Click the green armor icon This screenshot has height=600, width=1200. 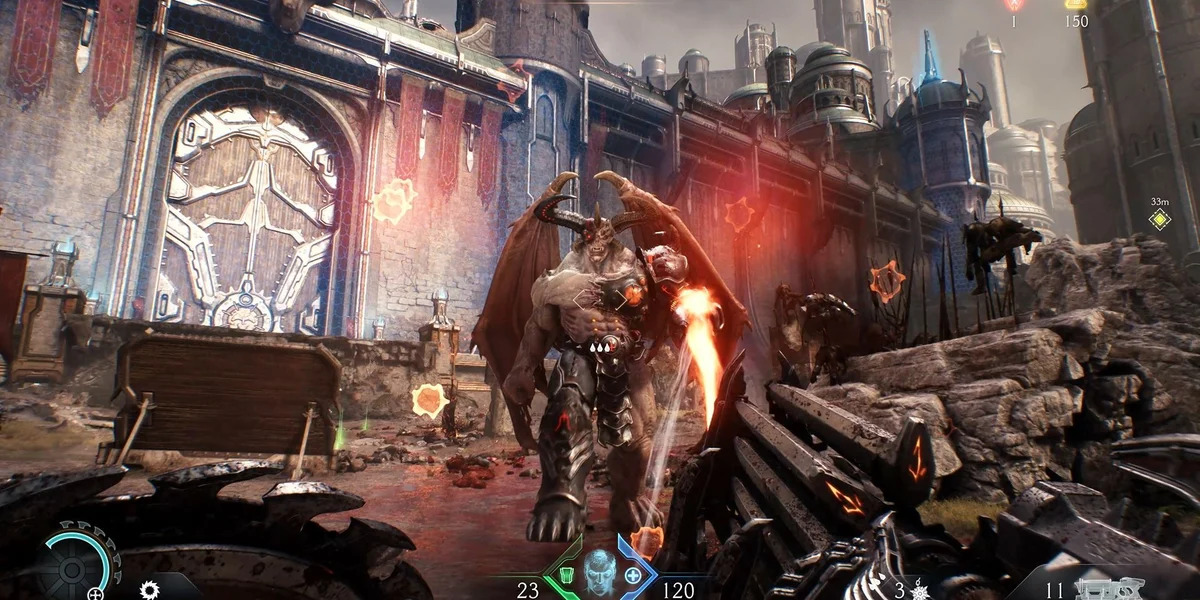pyautogui.click(x=565, y=575)
